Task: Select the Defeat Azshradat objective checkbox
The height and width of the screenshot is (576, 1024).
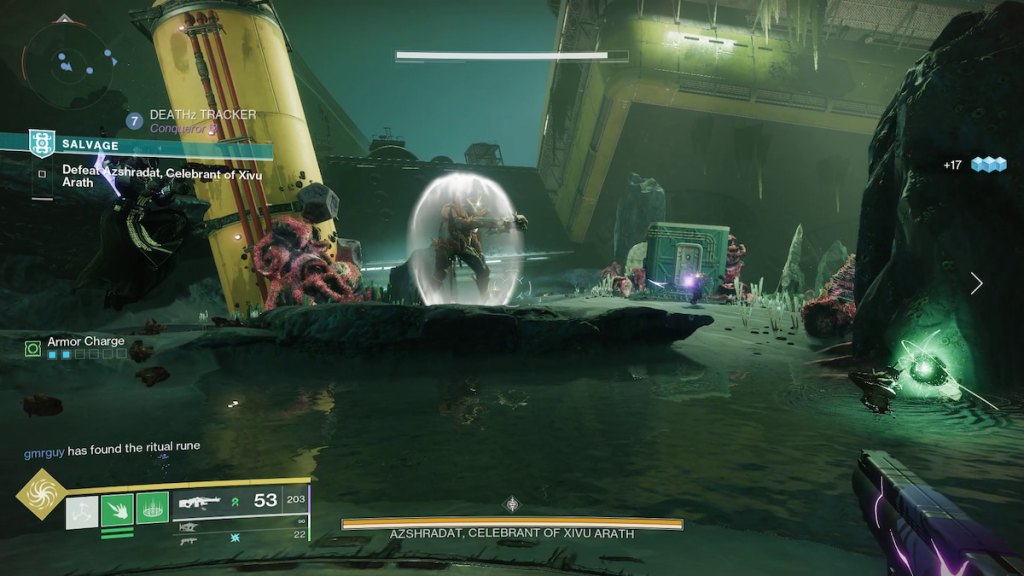Action: (x=41, y=172)
